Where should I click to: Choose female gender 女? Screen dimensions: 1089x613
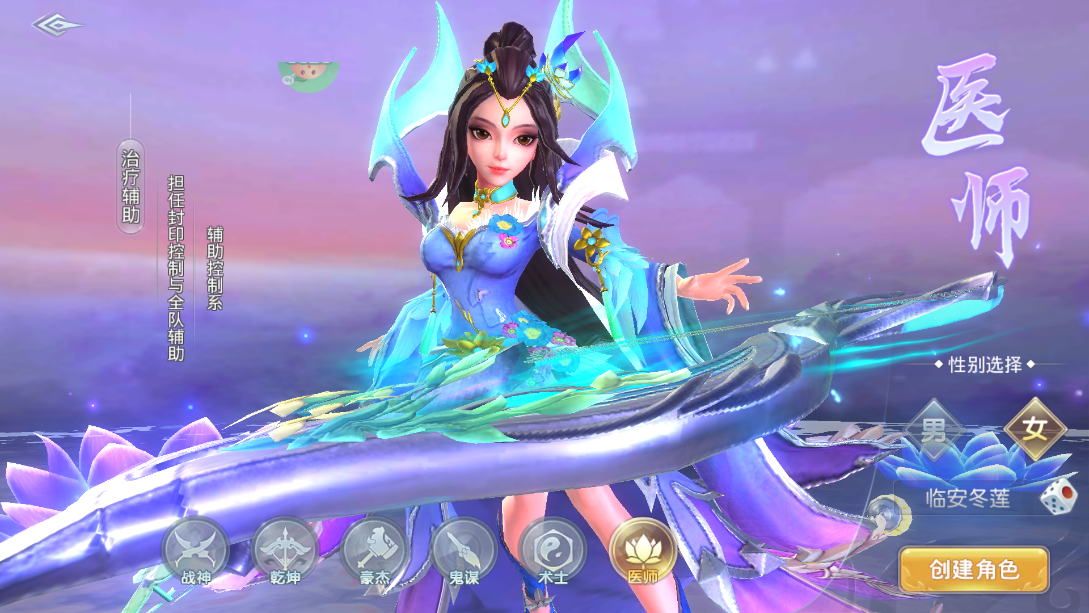1034,429
